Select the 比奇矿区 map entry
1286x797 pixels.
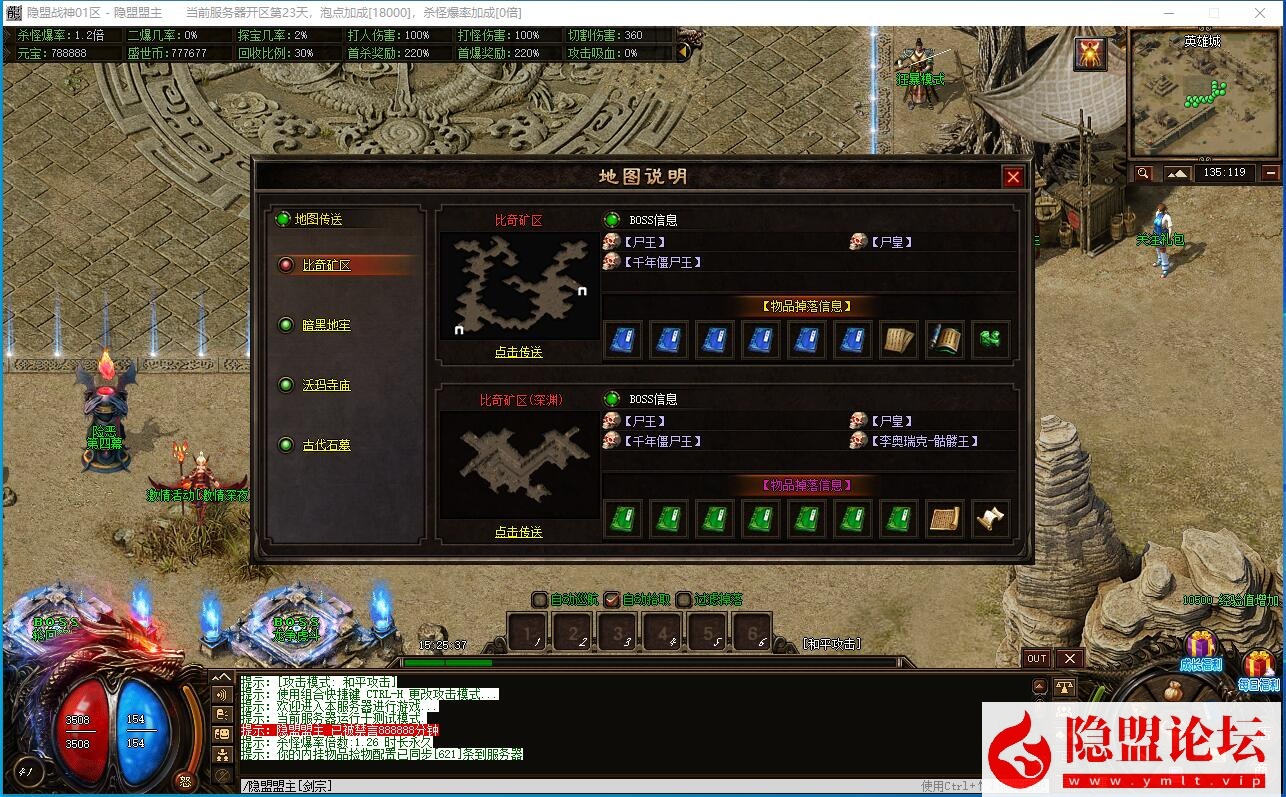(x=327, y=265)
